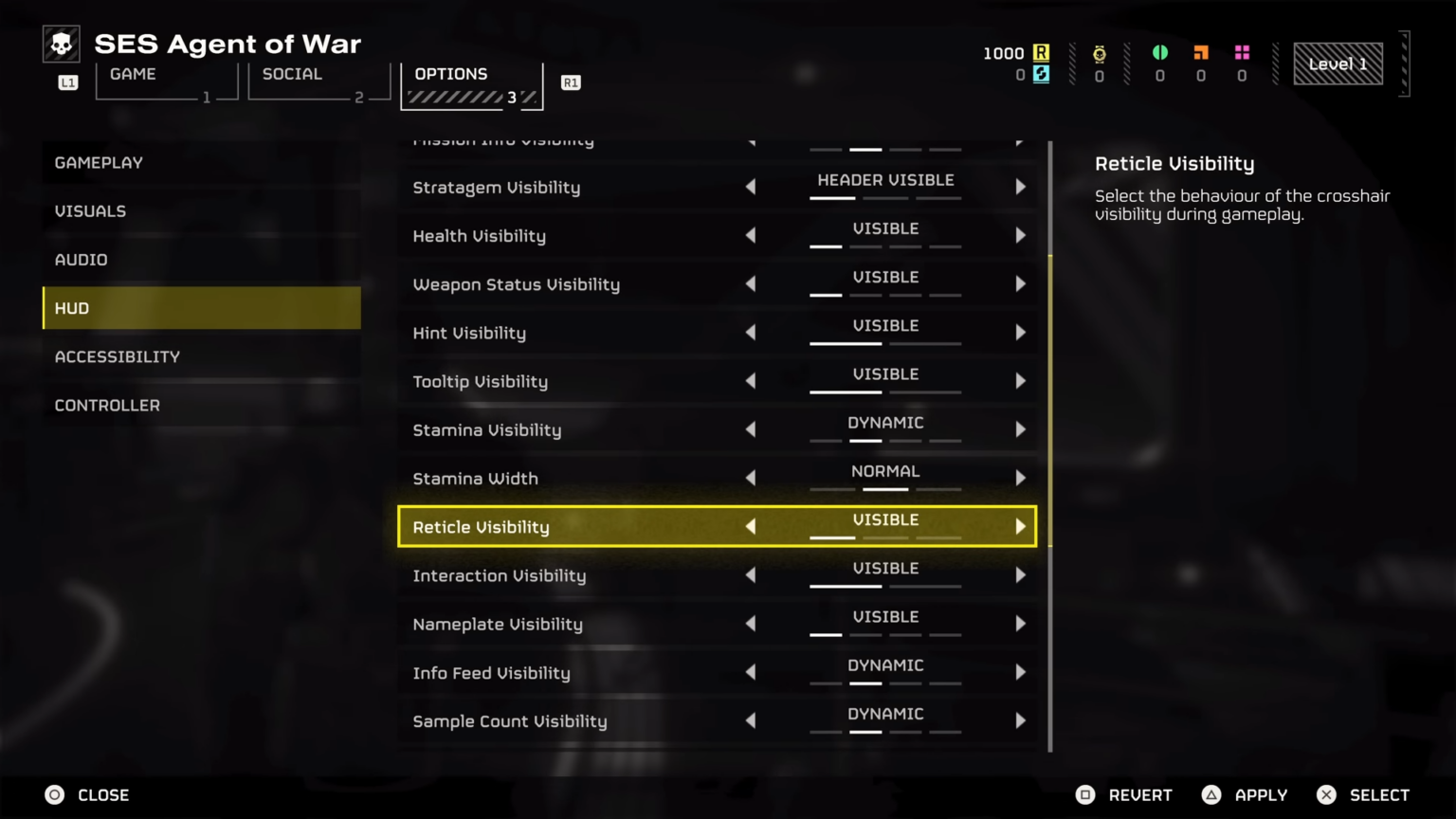Click left arrow for Nameplate Visibility
The height and width of the screenshot is (819, 1456).
coord(751,624)
